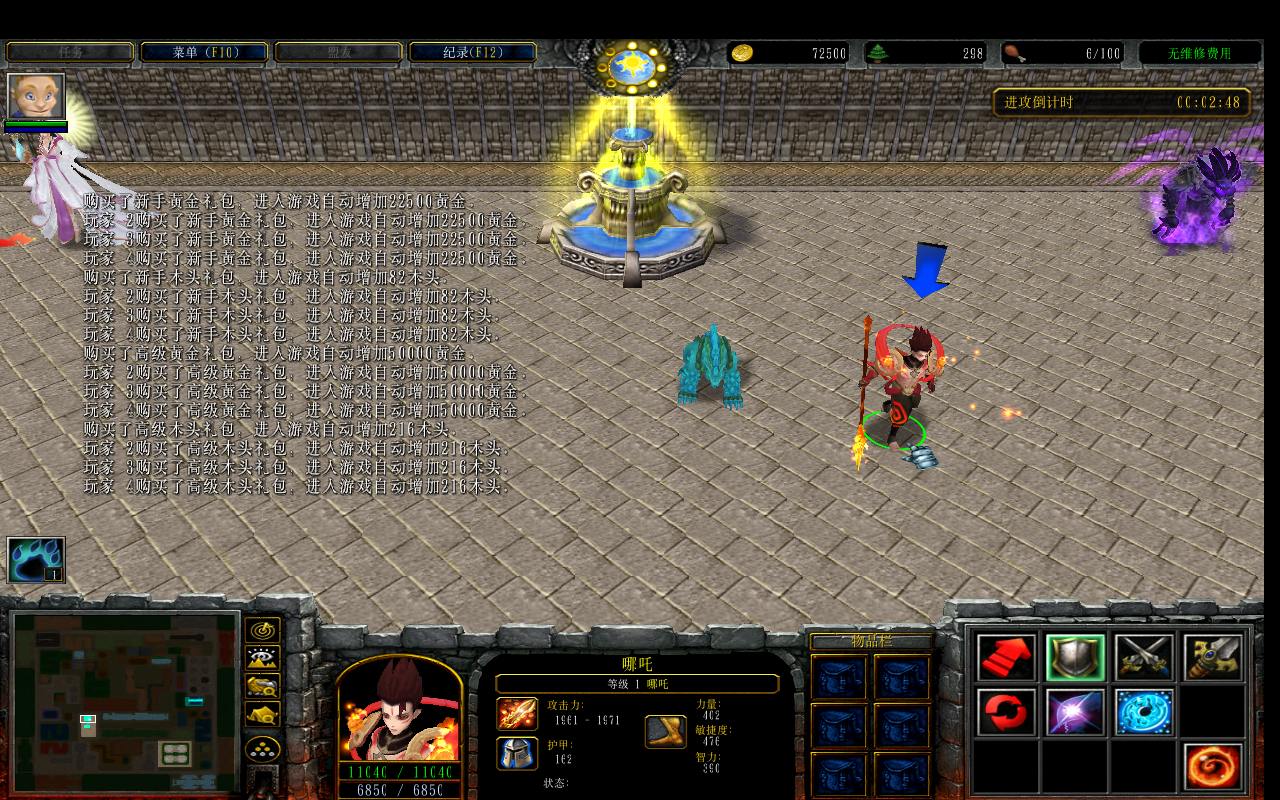The height and width of the screenshot is (800, 1280).
Task: Click the red circular arrows ability
Action: click(x=1006, y=712)
